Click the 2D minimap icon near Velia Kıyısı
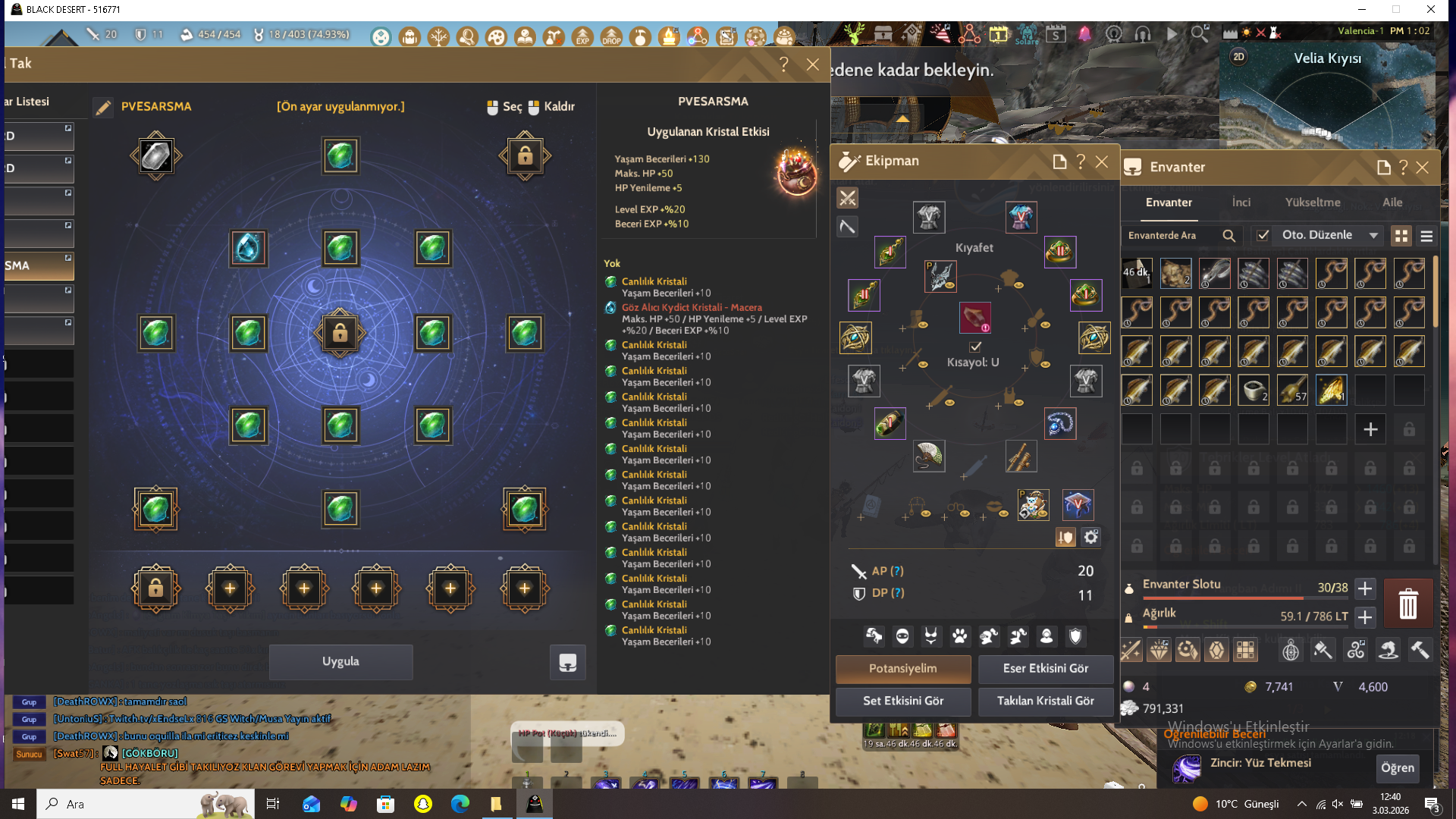The width and height of the screenshot is (1456, 819). [x=1239, y=57]
